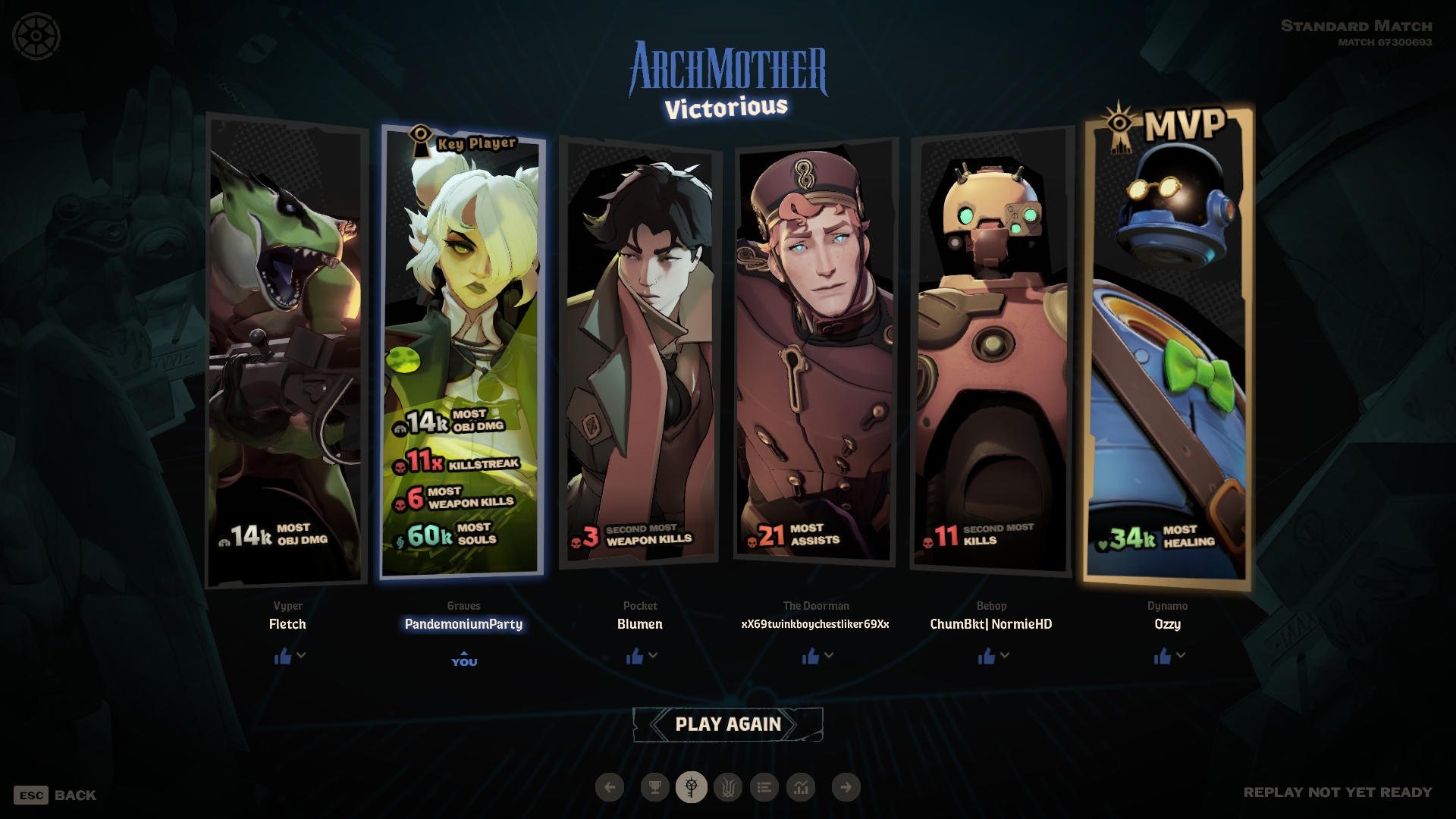Screen dimensions: 1456x819
Task: Open the branching roots emblem tab
Action: tap(728, 787)
